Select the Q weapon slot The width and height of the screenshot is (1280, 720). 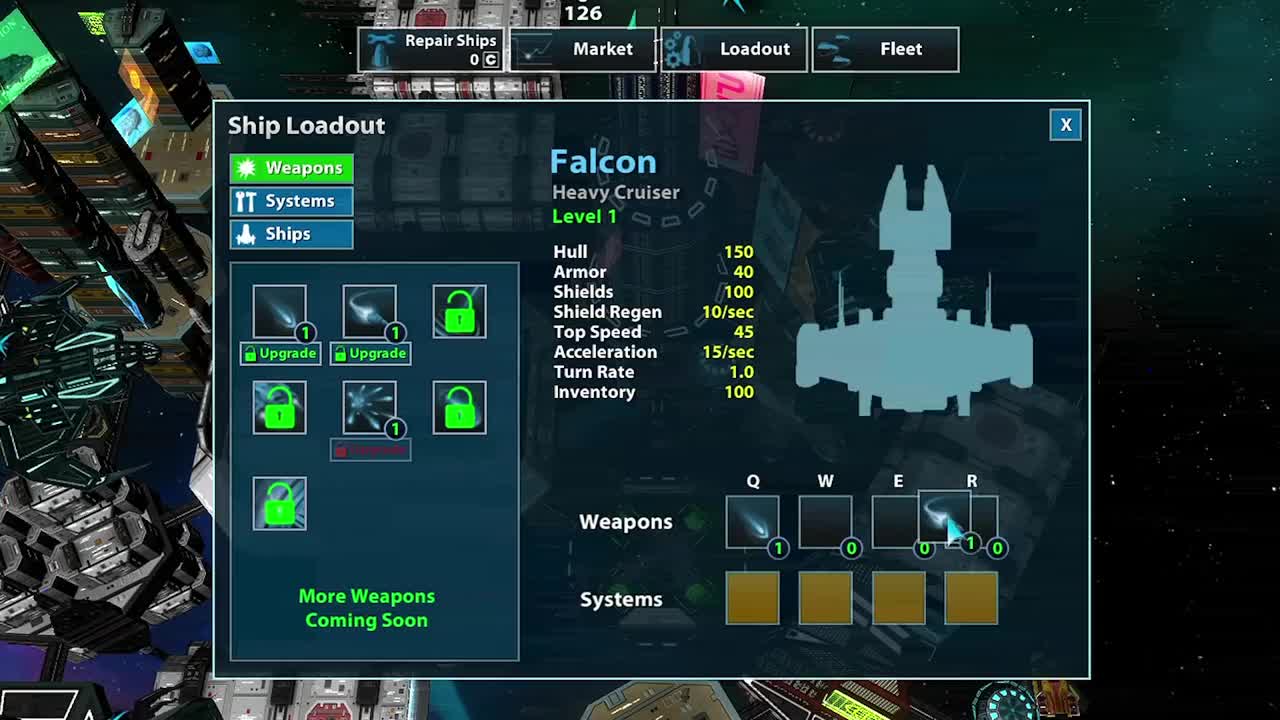[x=752, y=522]
